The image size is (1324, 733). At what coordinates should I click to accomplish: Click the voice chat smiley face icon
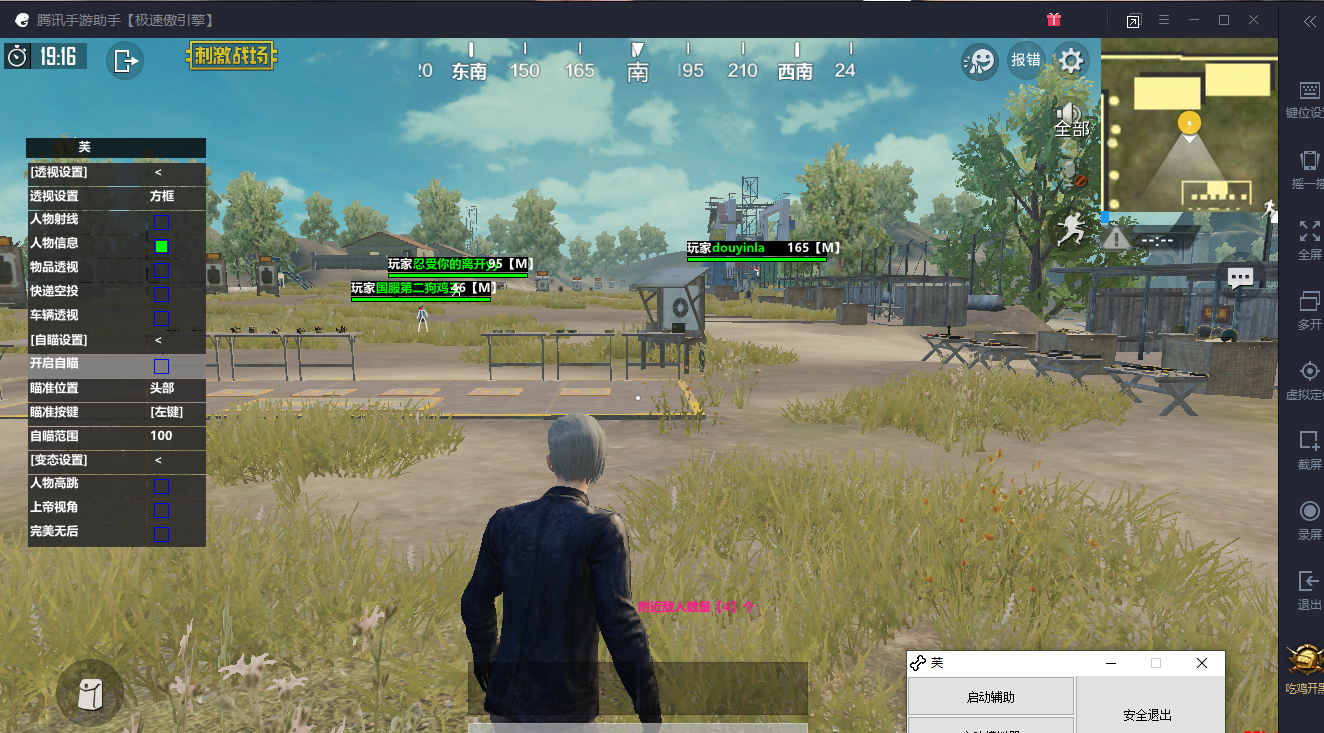tap(979, 60)
